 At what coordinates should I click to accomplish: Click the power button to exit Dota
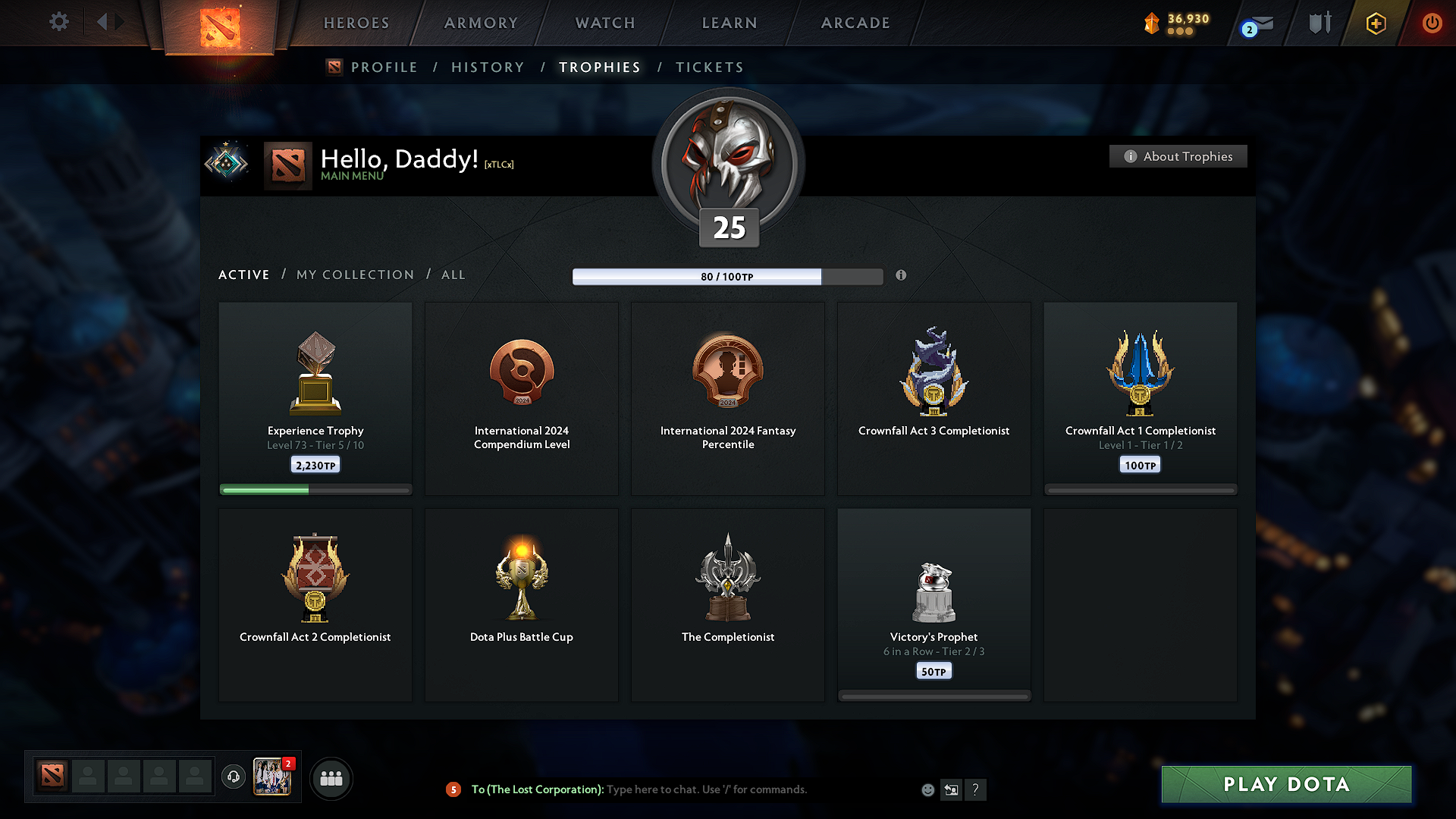click(1432, 24)
